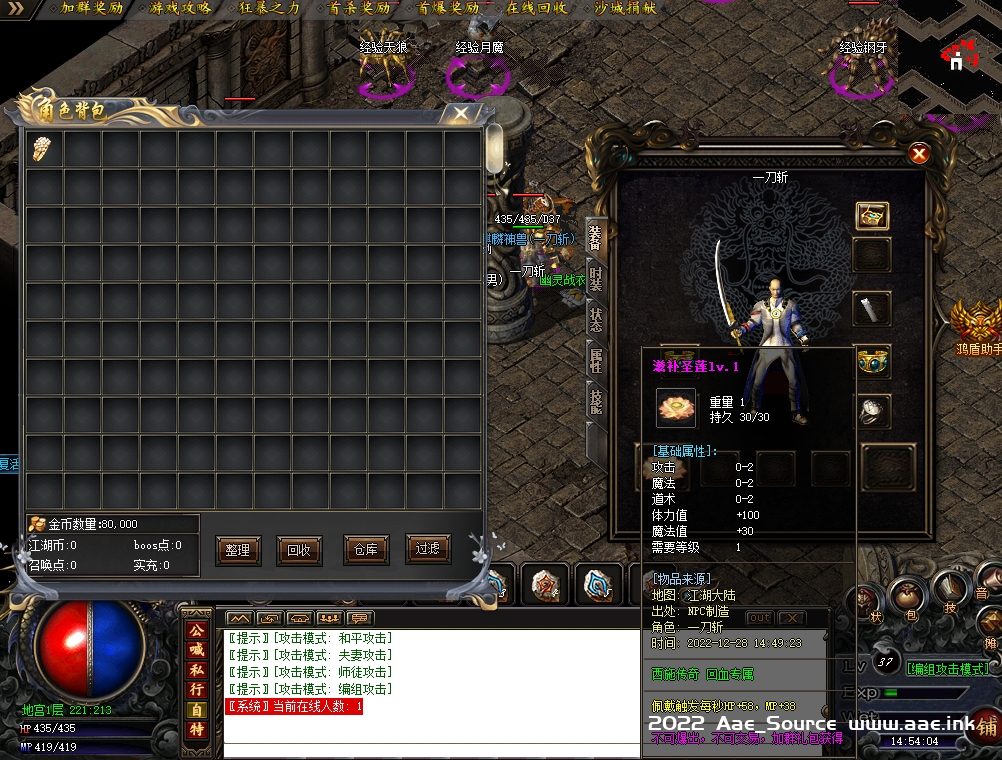
Task: Open 加群奖励 from the top menu
Action: (90, 8)
